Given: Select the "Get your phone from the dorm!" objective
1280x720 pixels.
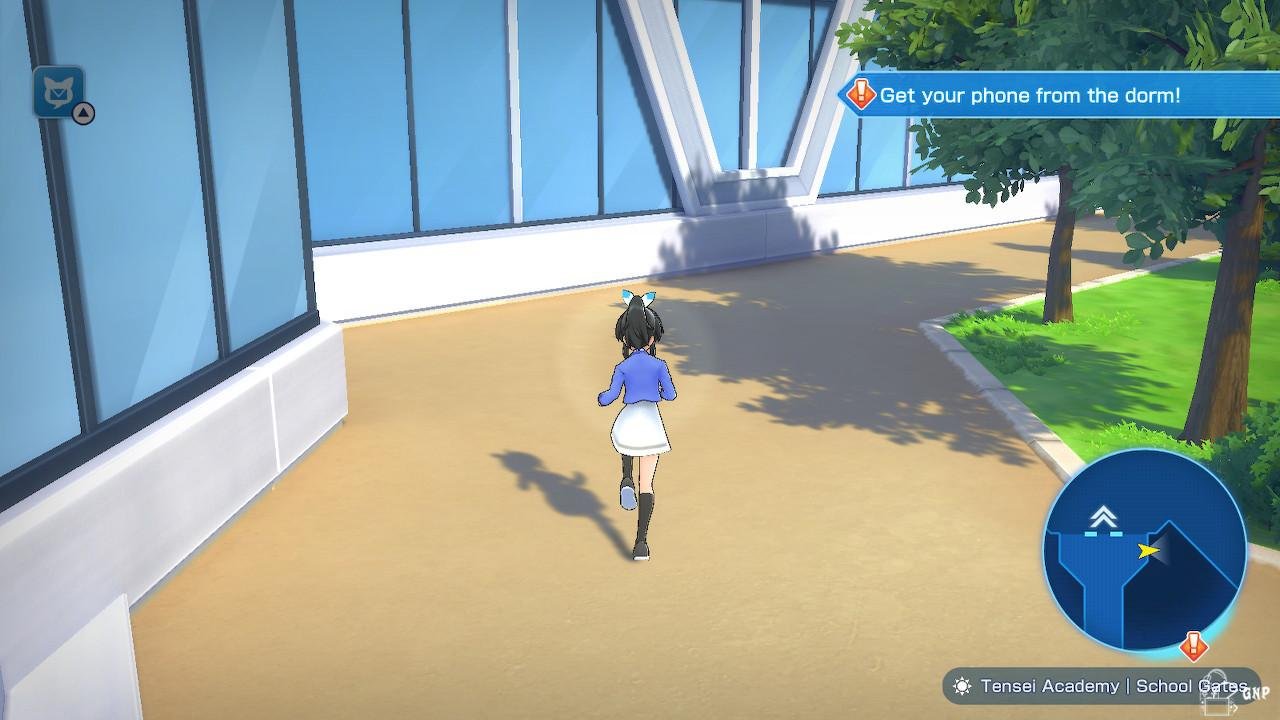Looking at the screenshot, I should (x=1030, y=96).
